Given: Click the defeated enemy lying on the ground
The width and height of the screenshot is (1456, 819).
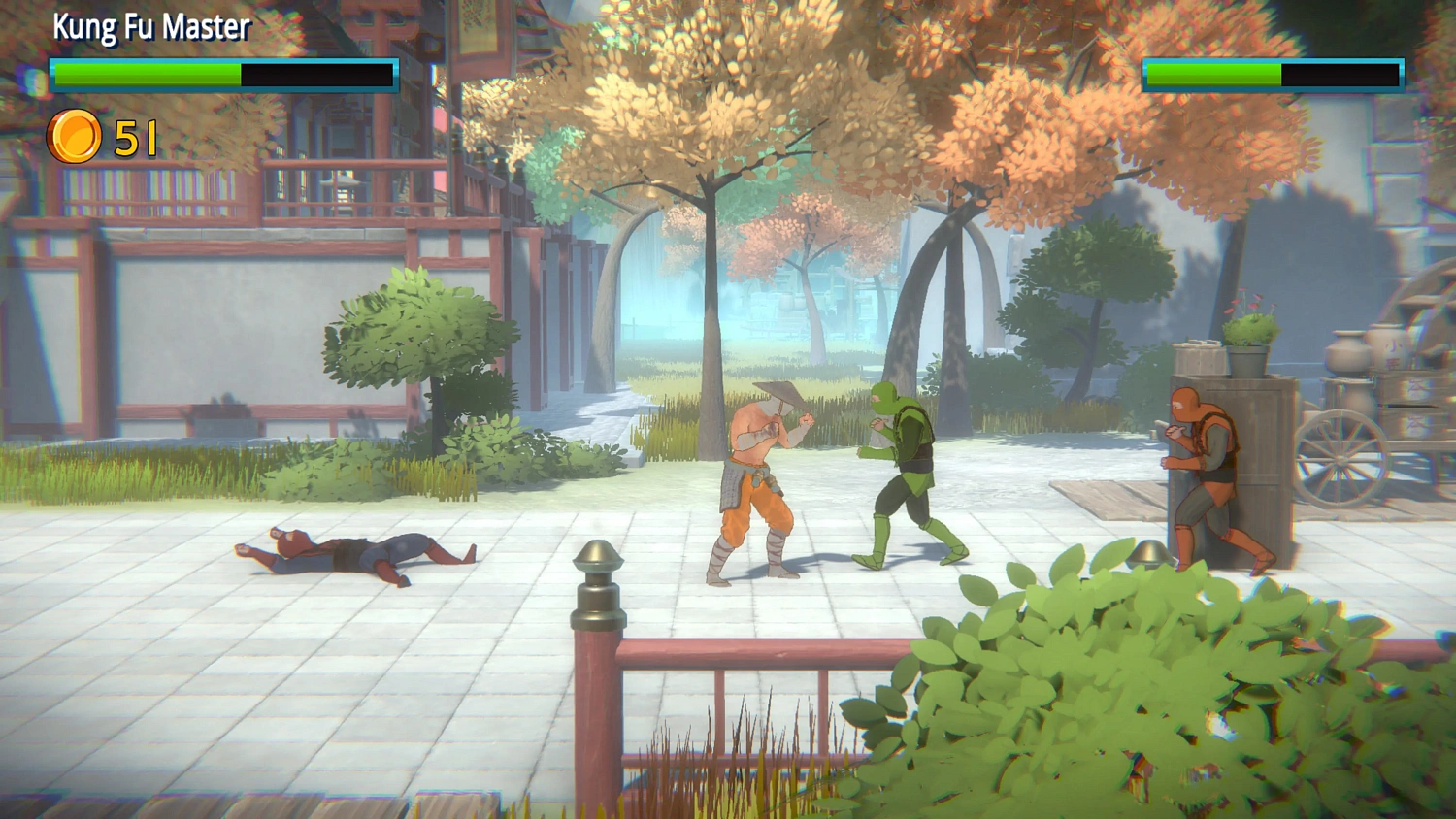Looking at the screenshot, I should pyautogui.click(x=349, y=553).
